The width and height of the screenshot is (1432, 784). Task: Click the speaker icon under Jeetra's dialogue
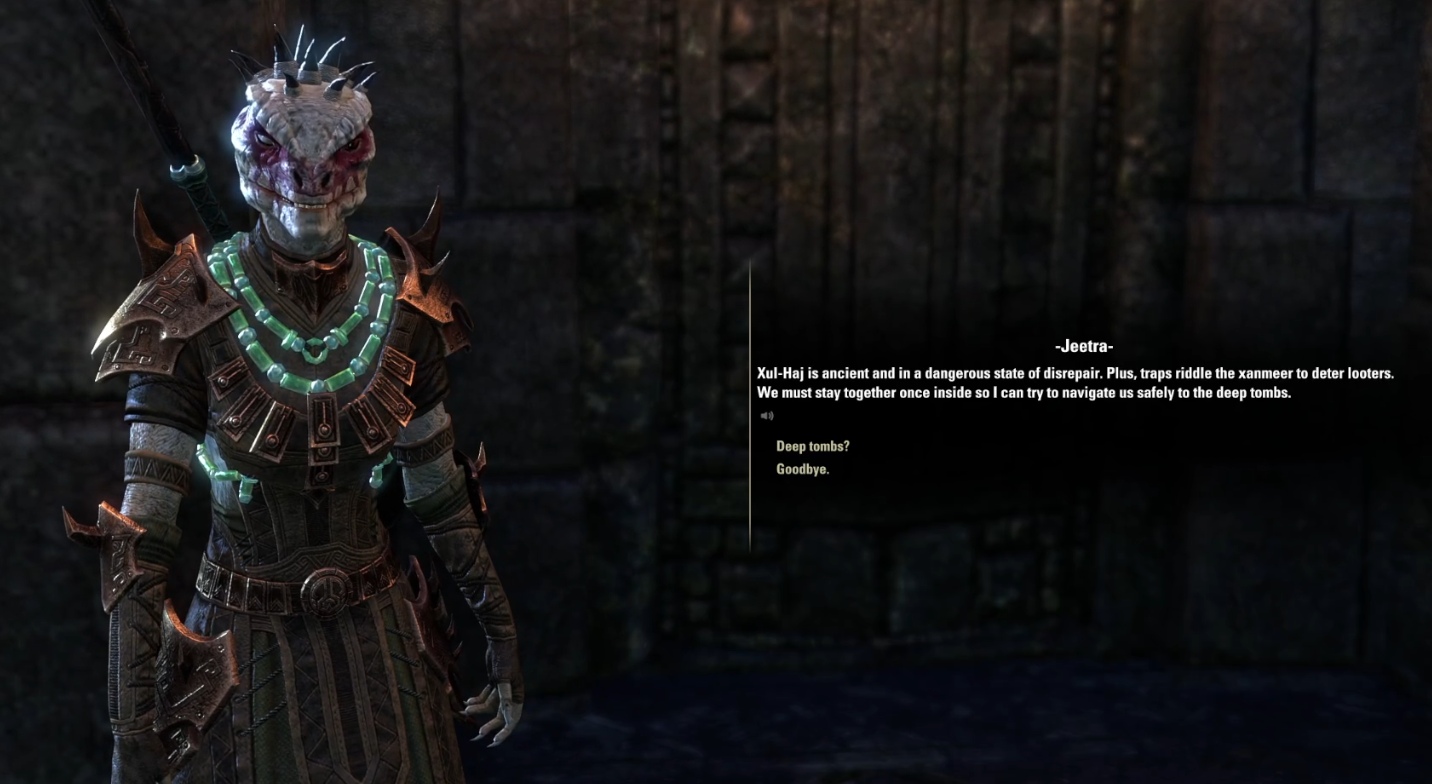[x=767, y=416]
